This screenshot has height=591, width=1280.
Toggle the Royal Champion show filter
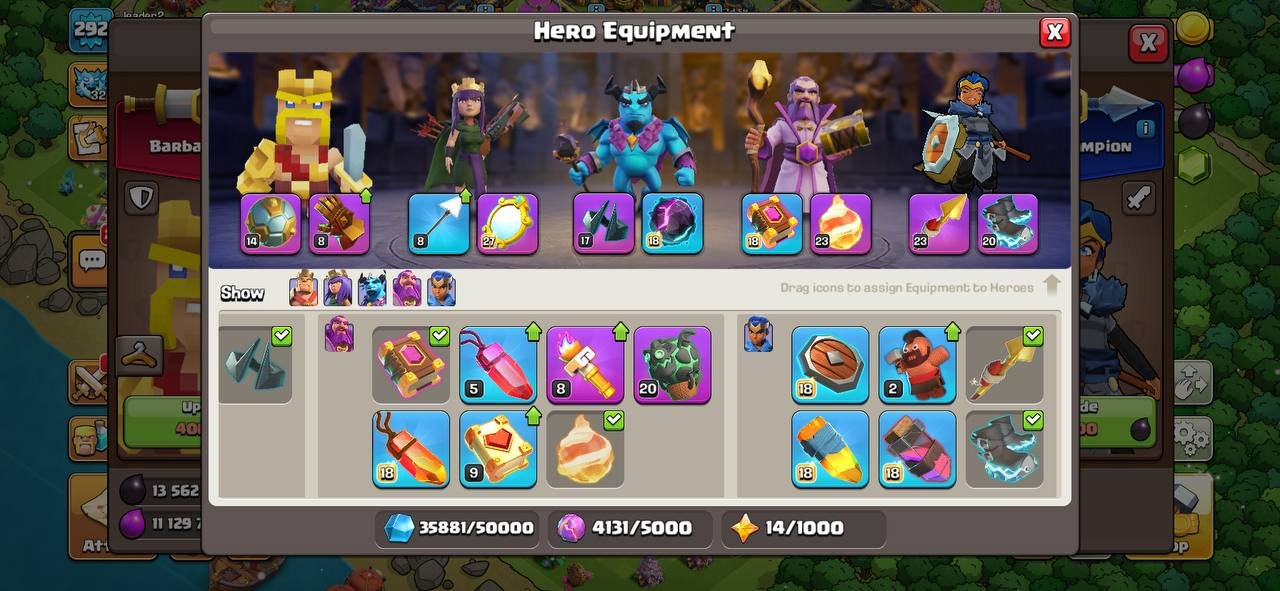point(441,290)
